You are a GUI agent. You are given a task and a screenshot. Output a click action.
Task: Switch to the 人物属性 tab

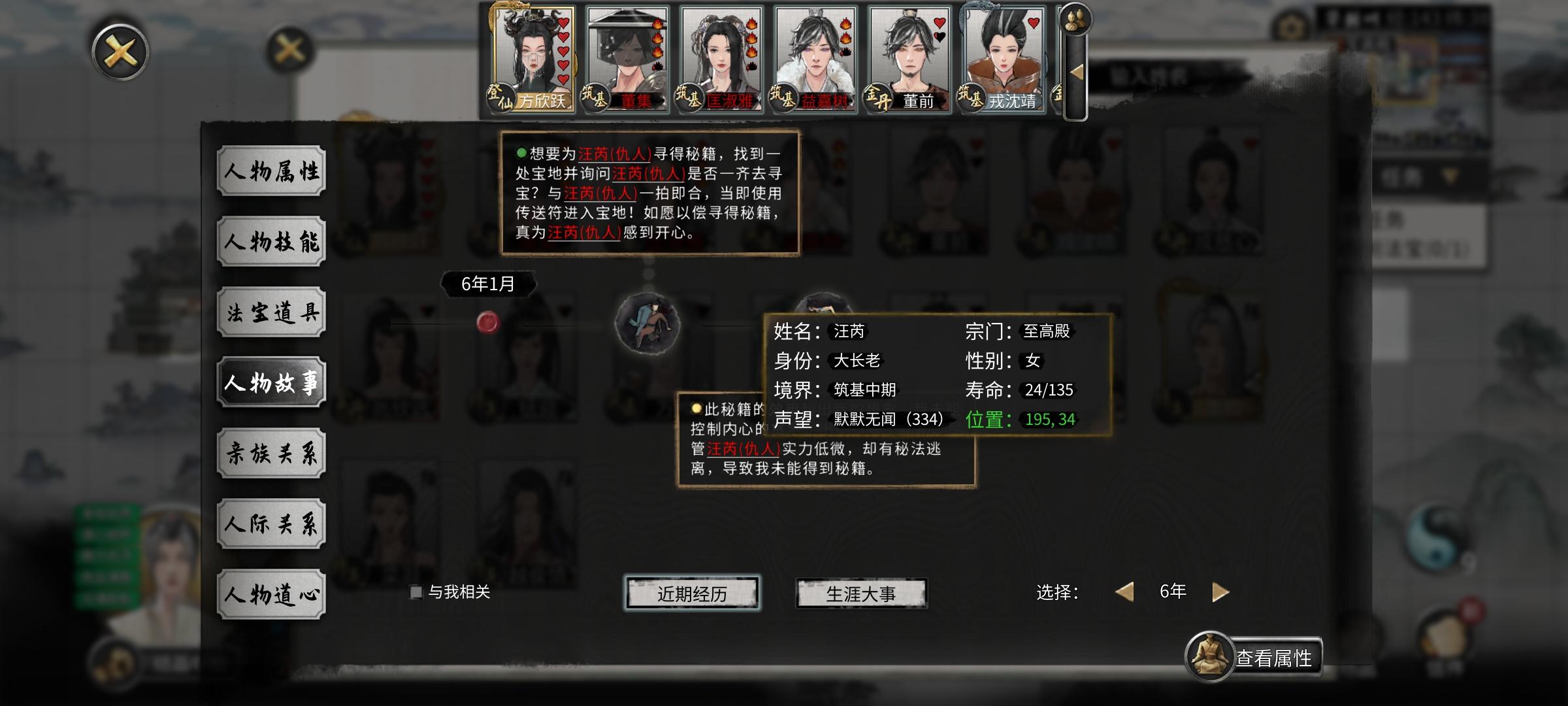click(x=272, y=171)
